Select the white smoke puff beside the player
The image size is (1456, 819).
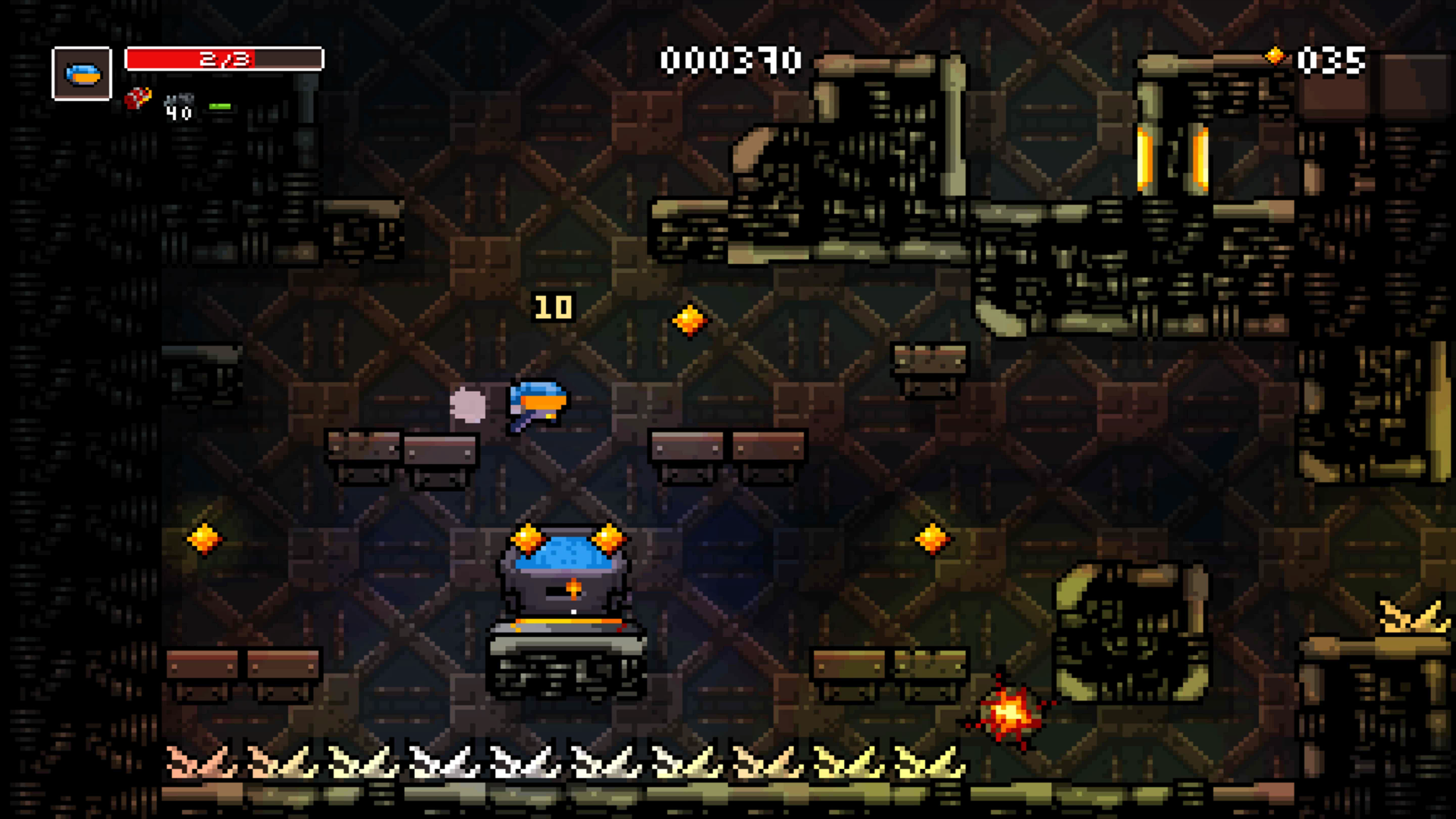469,406
